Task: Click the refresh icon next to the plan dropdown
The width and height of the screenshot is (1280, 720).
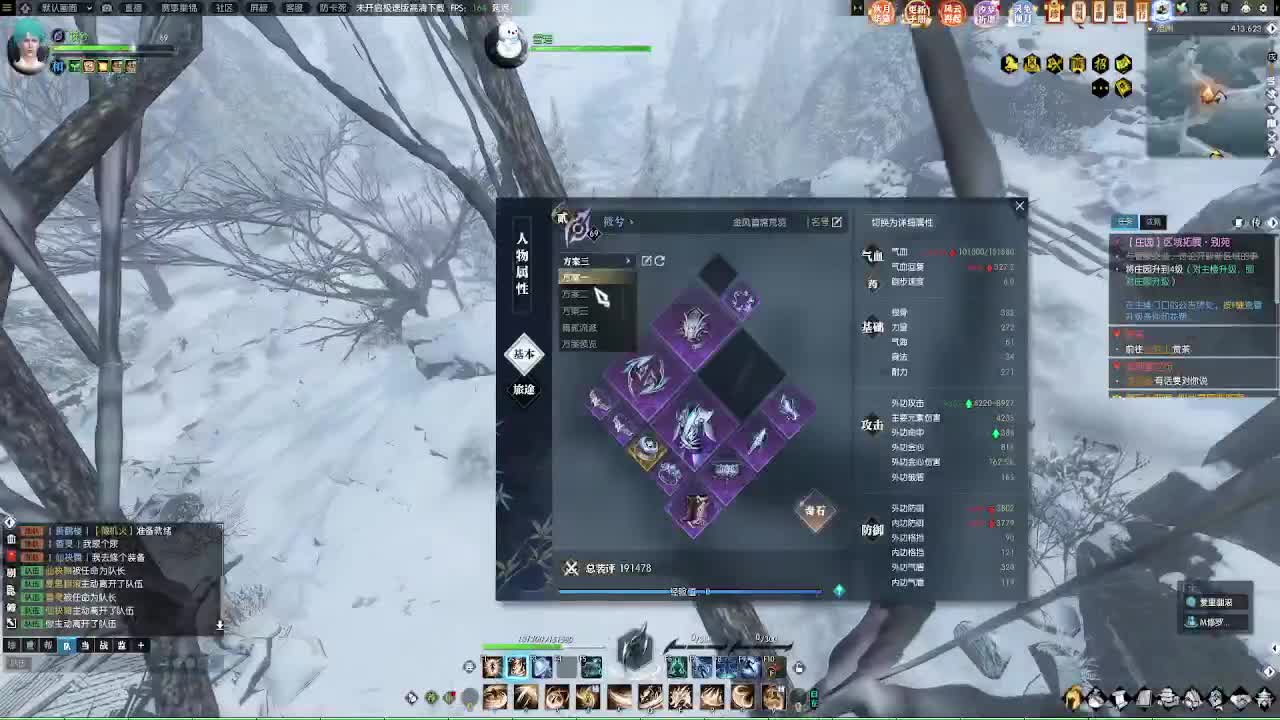Action: coord(661,260)
